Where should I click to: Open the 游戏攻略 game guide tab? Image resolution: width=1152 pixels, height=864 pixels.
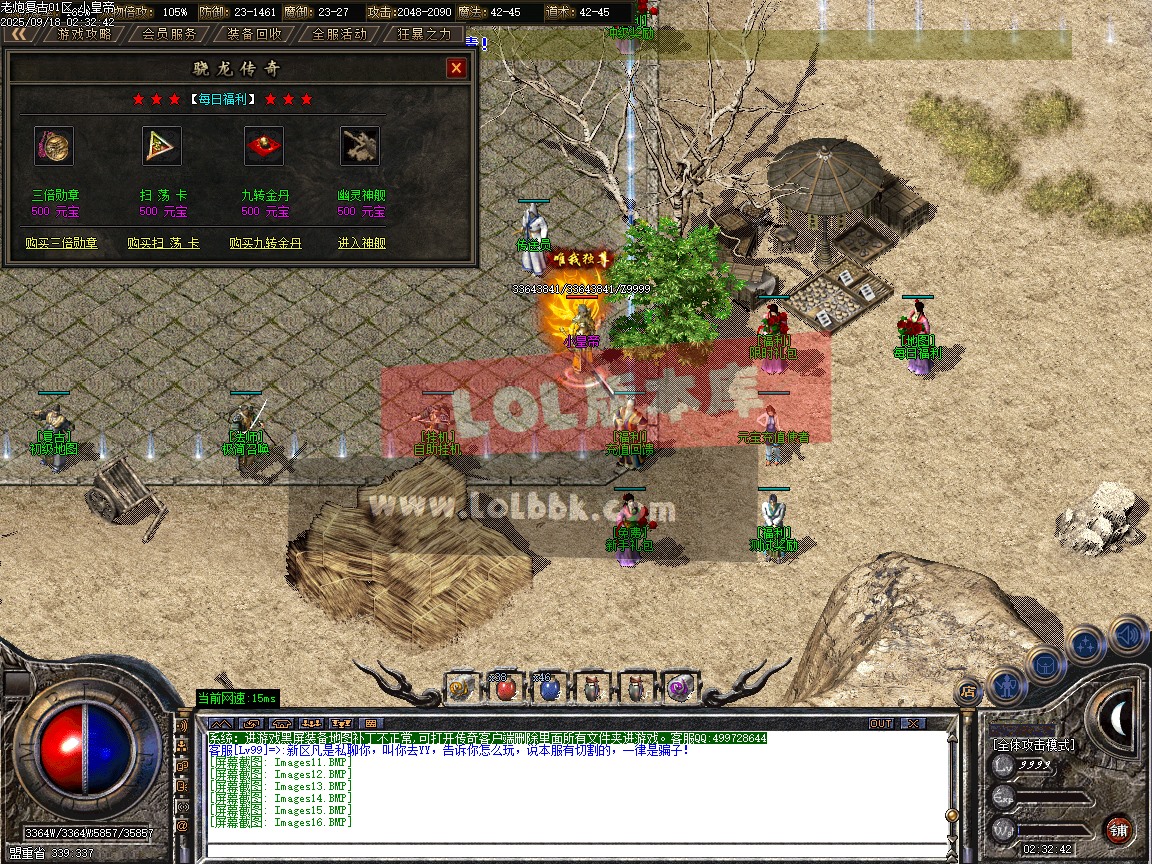point(84,33)
